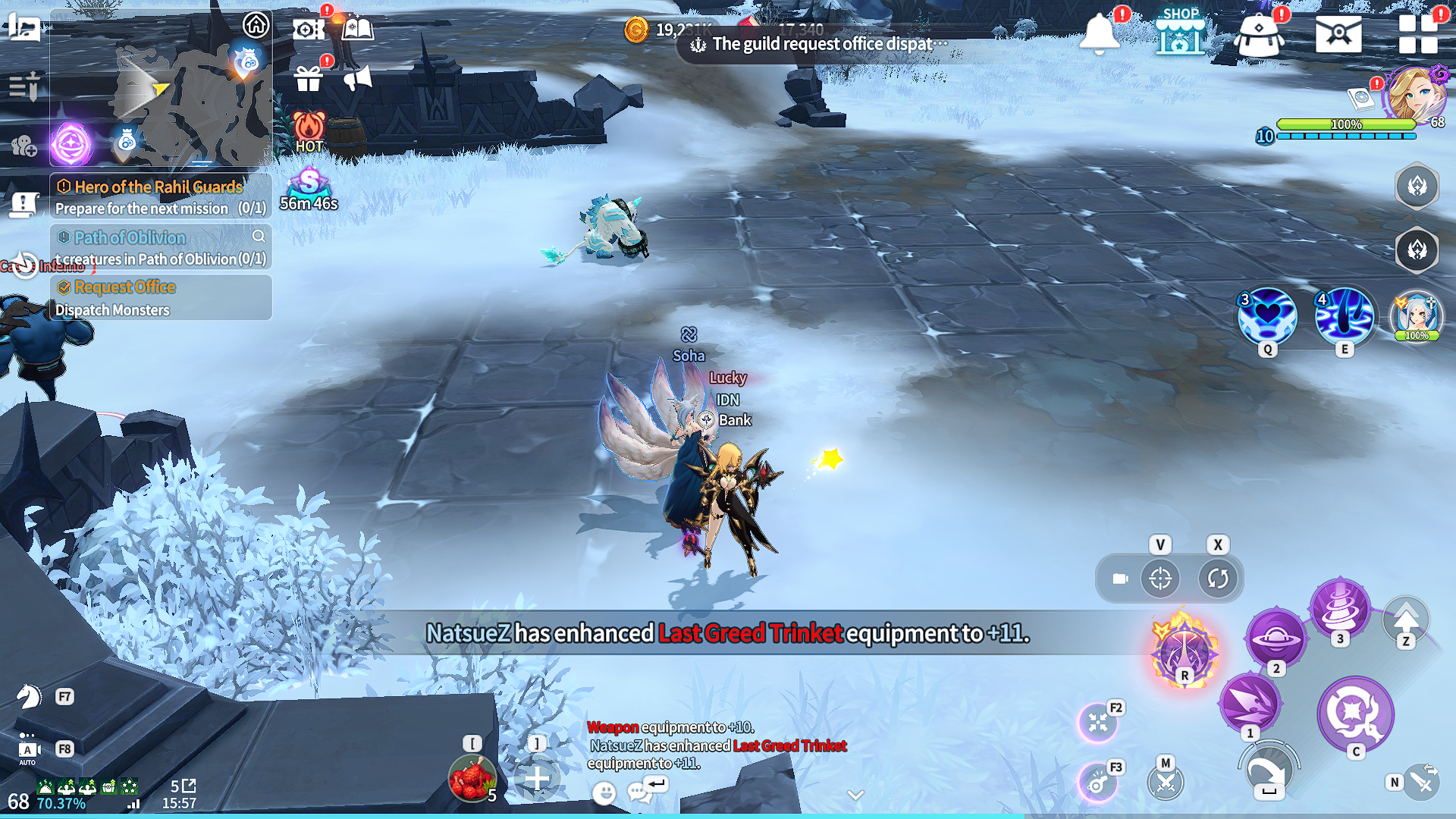Open the chat speech bubble button
Image resolution: width=1456 pixels, height=819 pixels.
click(x=639, y=793)
